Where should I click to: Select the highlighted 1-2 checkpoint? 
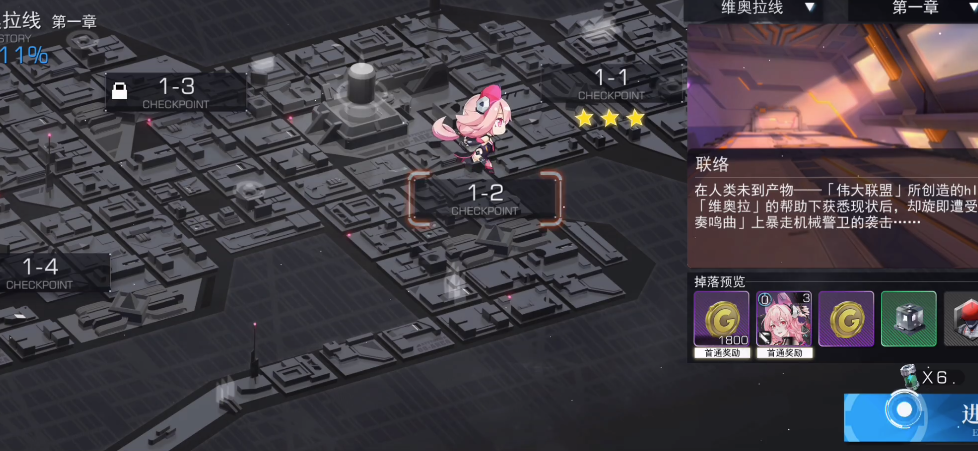(485, 198)
